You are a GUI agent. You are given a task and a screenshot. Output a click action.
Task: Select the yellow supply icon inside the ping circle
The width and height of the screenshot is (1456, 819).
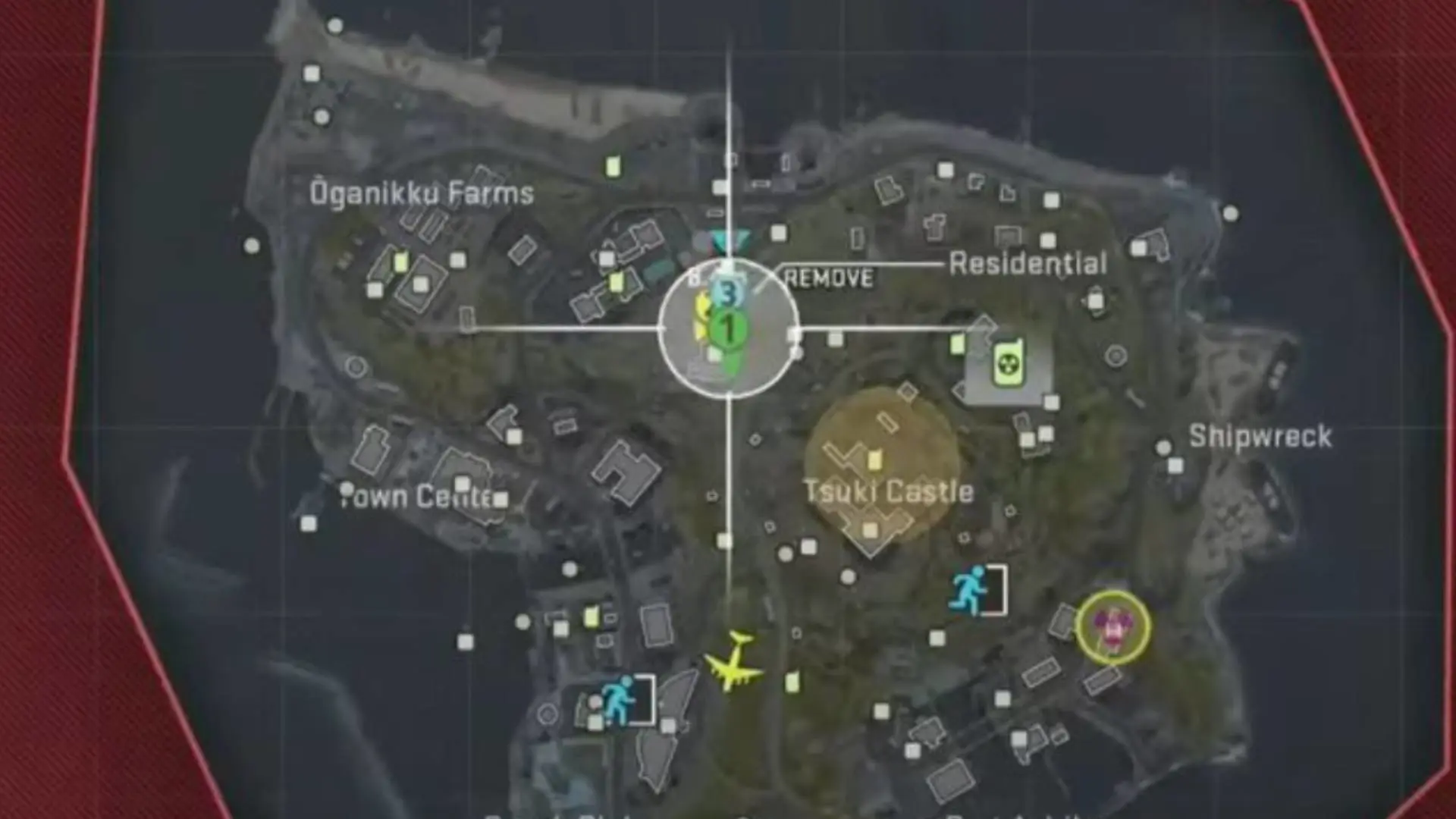[701, 318]
